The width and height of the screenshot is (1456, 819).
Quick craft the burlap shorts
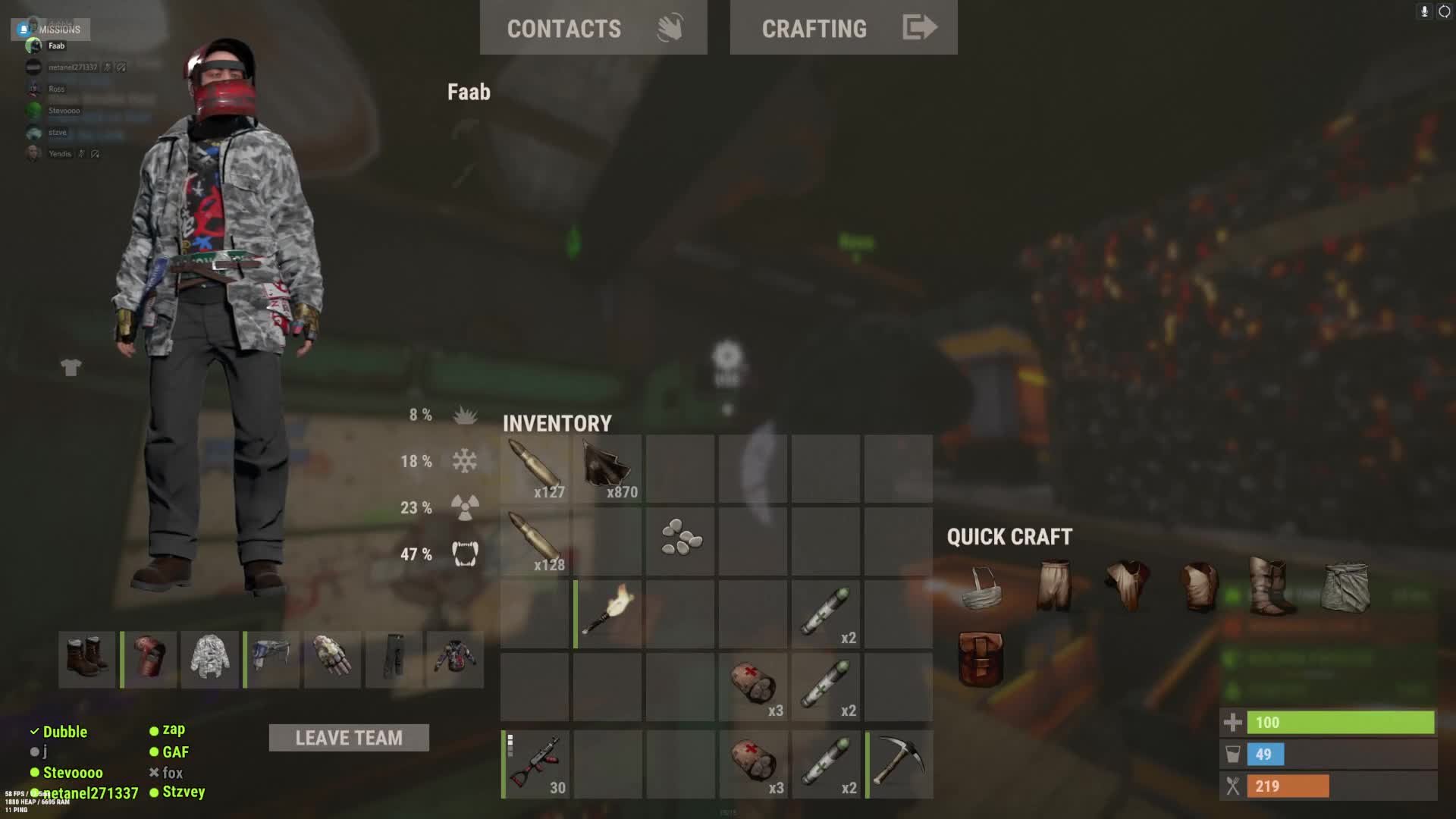[1054, 585]
